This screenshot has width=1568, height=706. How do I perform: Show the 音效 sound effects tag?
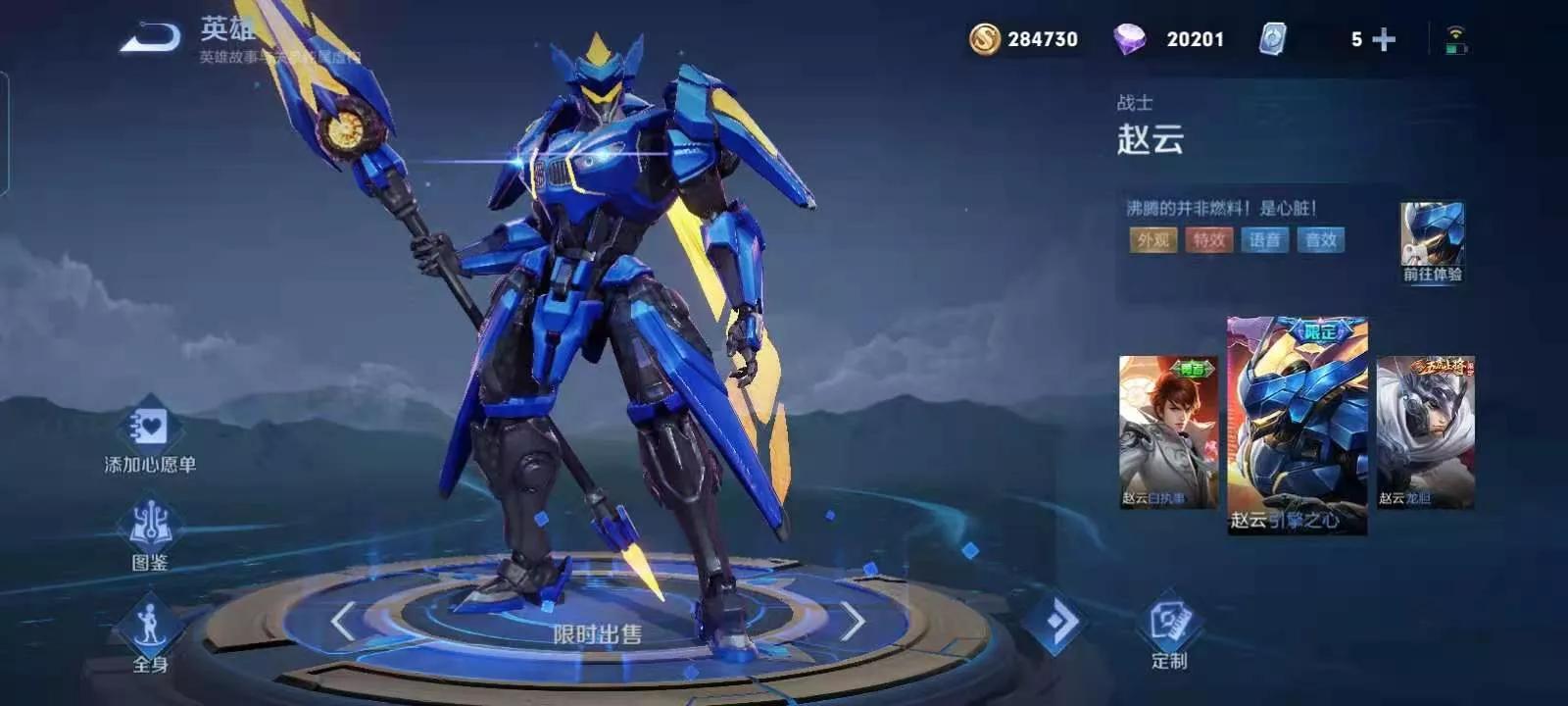1320,240
